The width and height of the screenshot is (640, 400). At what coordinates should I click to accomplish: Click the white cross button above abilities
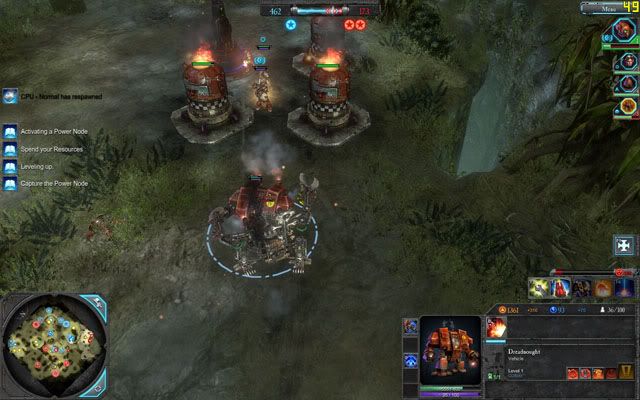624,246
